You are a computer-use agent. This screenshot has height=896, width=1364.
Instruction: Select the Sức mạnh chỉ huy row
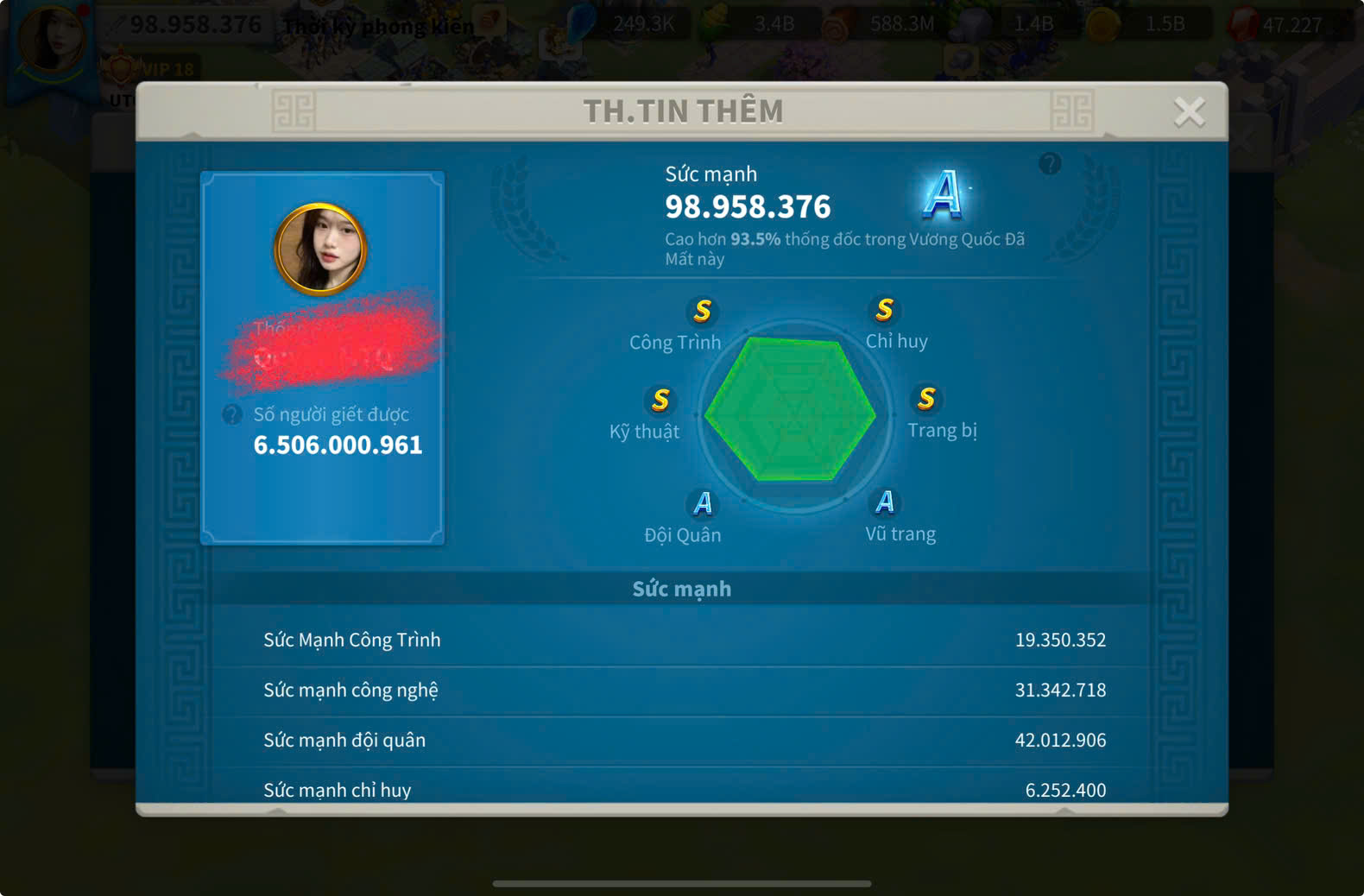coord(682,789)
